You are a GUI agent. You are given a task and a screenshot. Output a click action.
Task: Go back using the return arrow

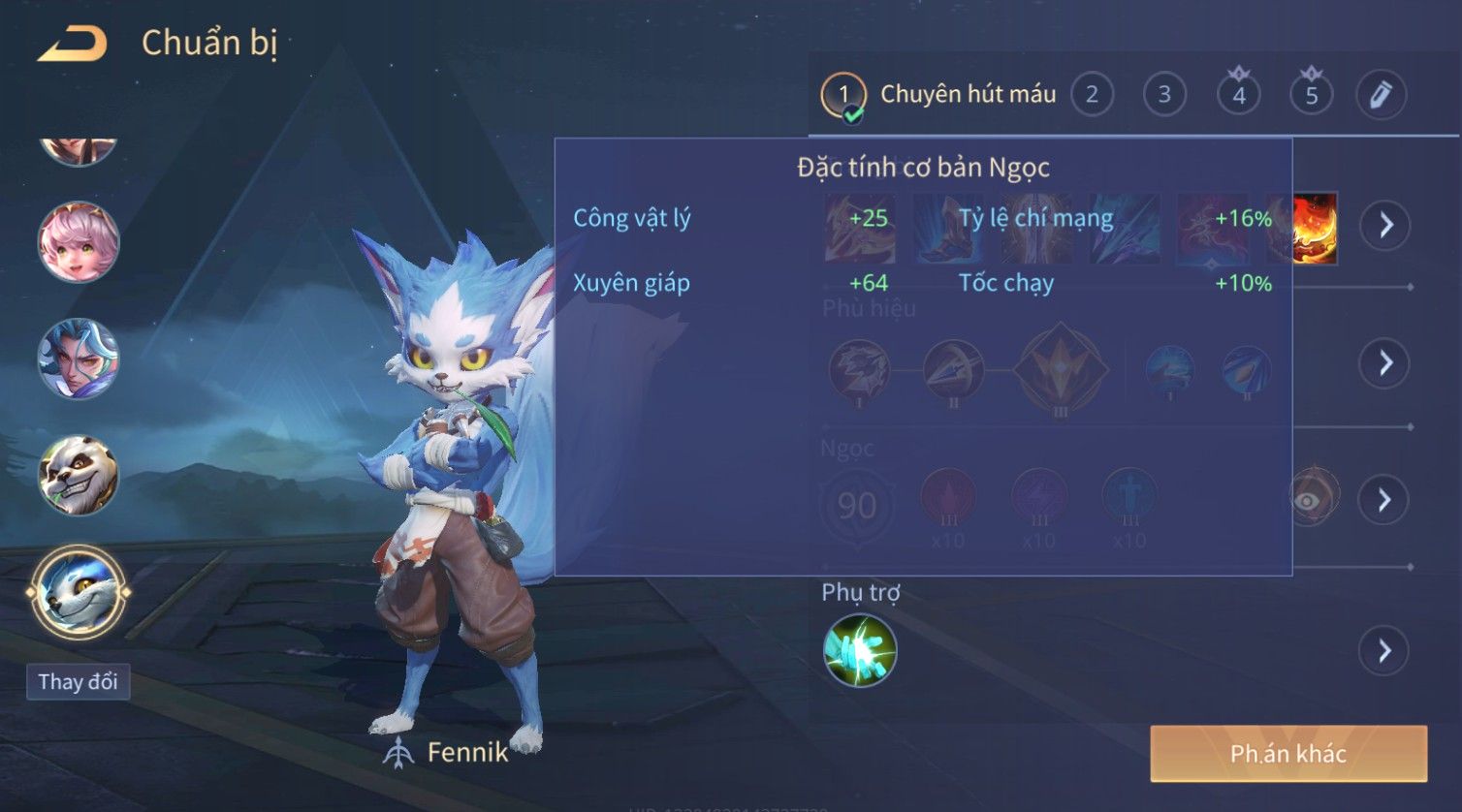point(73,44)
